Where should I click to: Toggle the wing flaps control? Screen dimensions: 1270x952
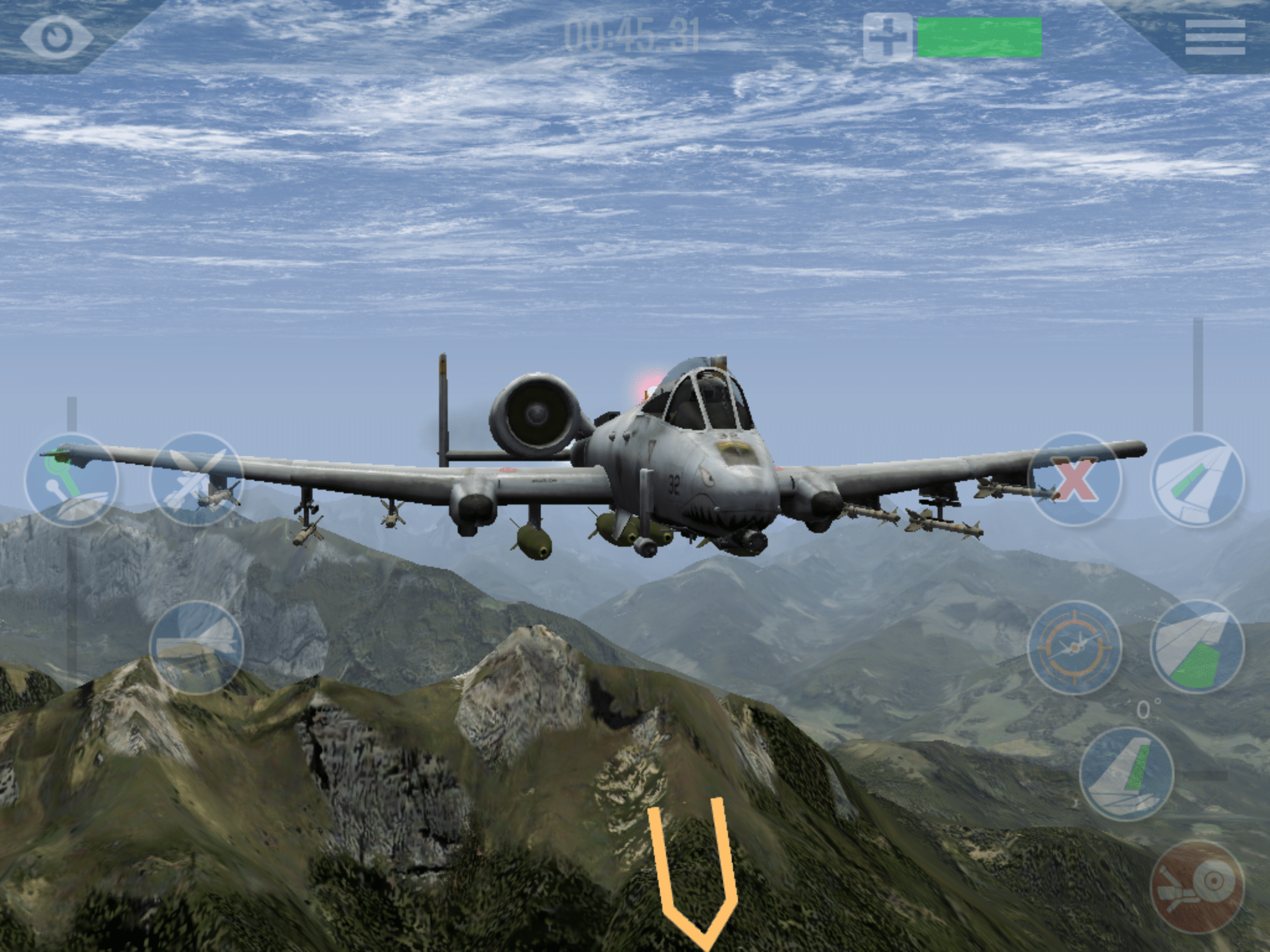coord(1197,648)
